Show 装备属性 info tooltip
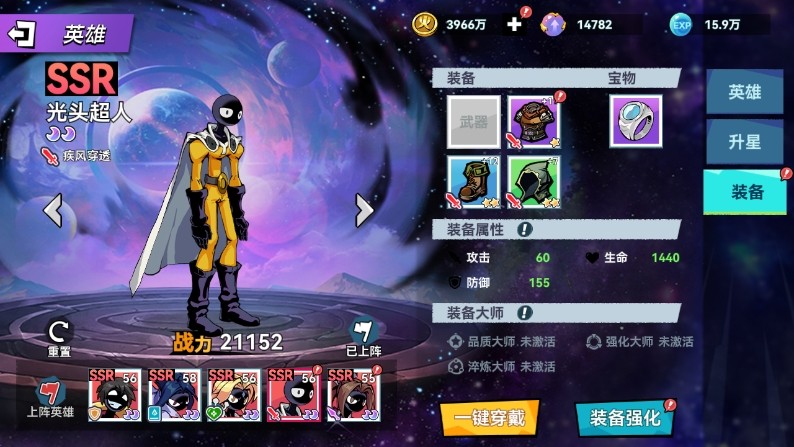794x447 pixels. point(524,230)
